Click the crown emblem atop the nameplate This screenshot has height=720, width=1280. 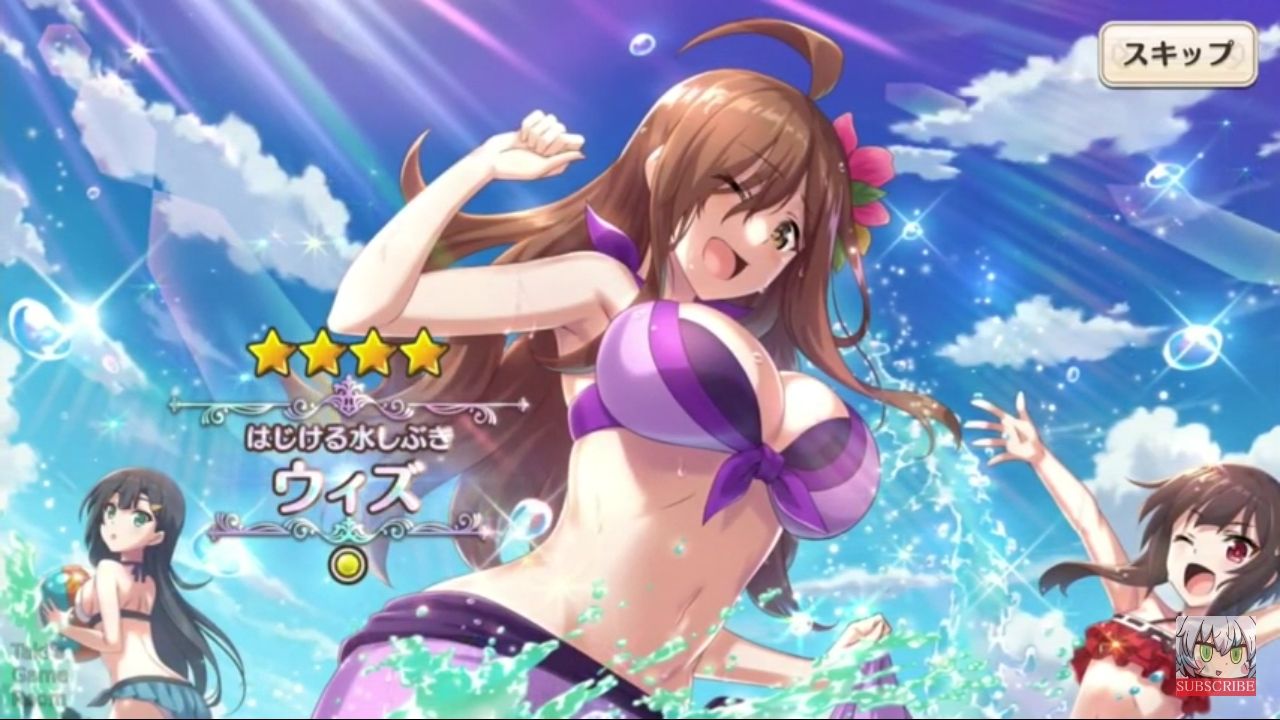click(350, 395)
